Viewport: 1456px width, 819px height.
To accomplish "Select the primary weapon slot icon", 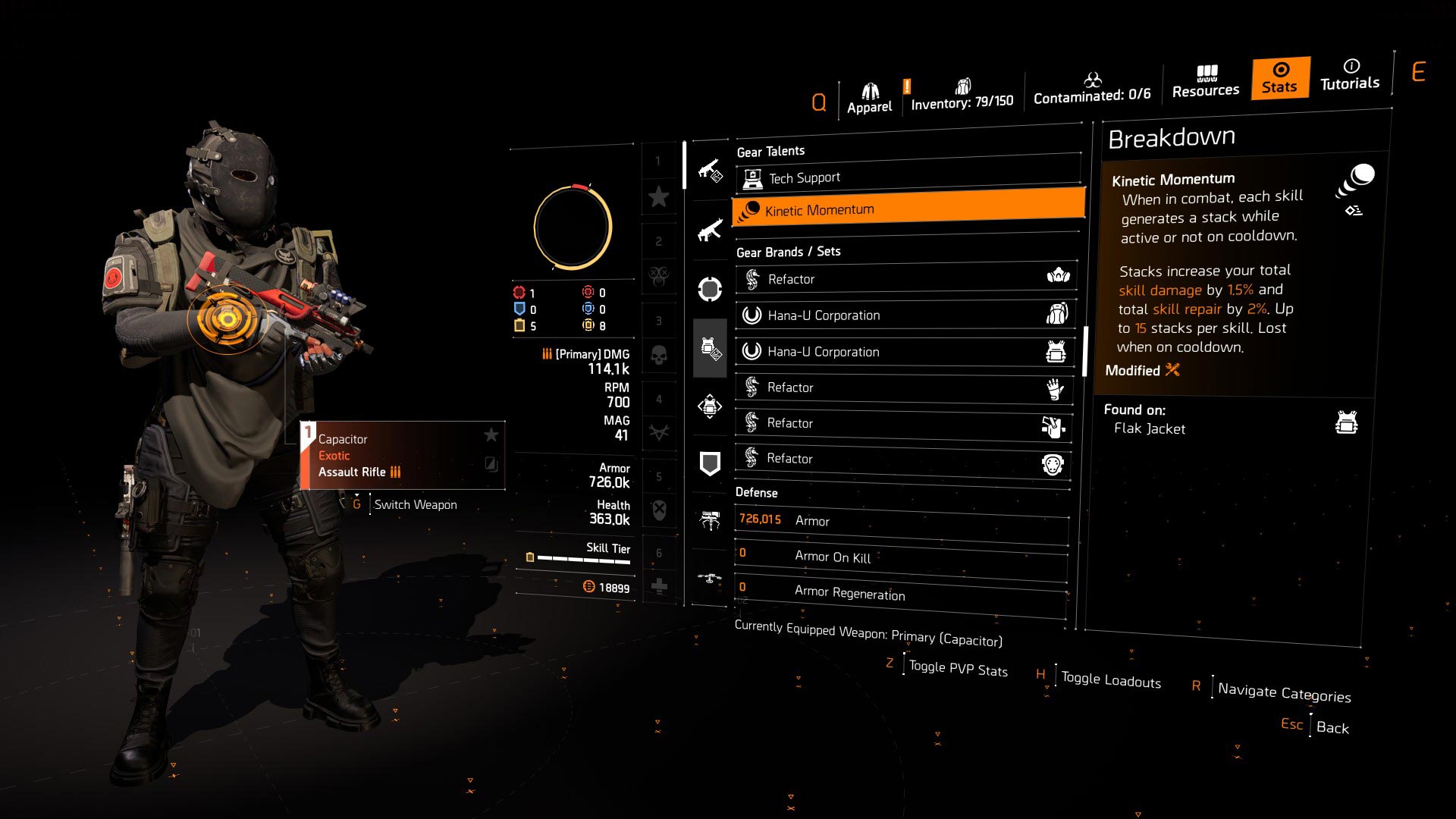I will coord(711,169).
